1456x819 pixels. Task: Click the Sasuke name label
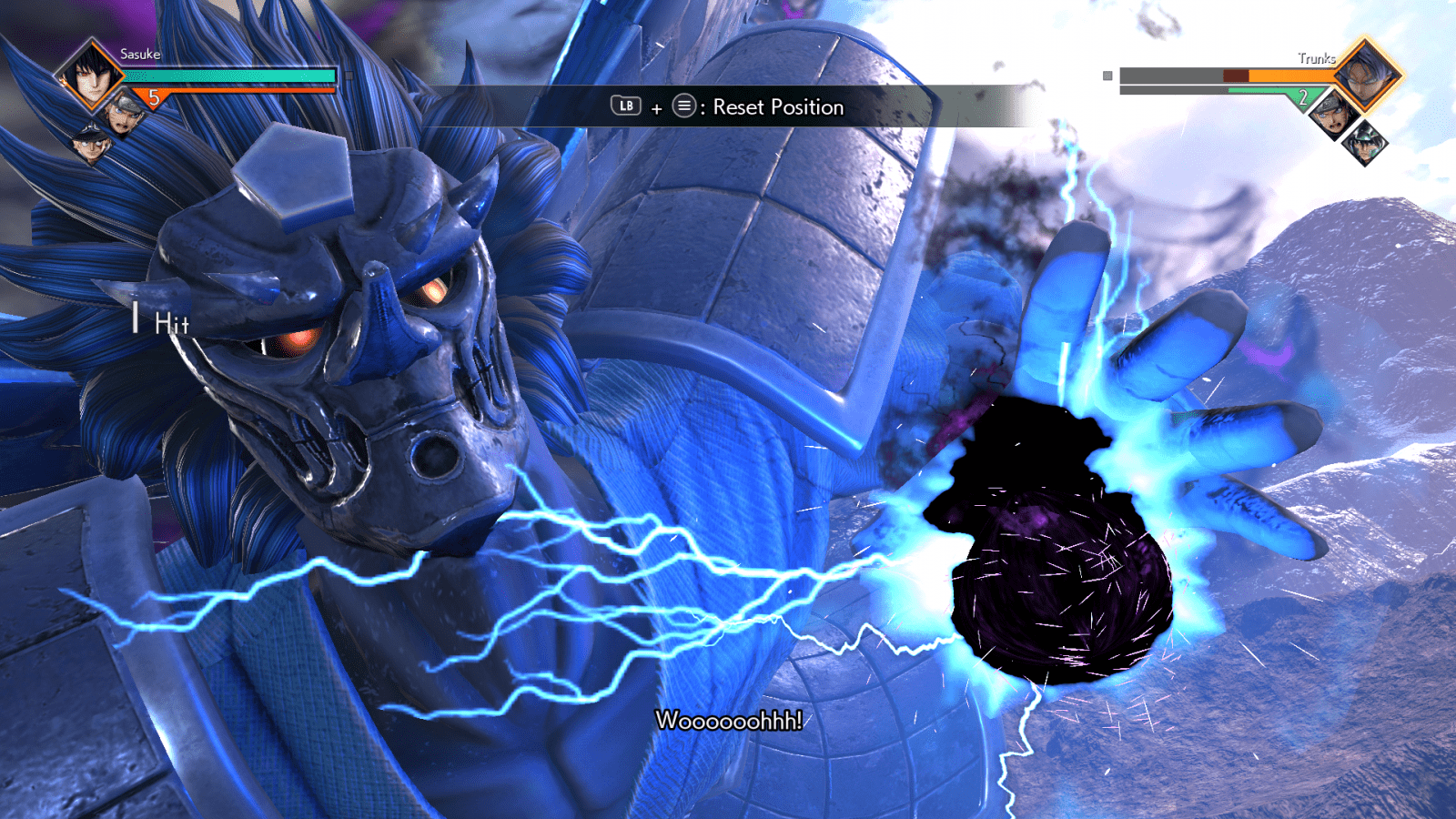(138, 54)
